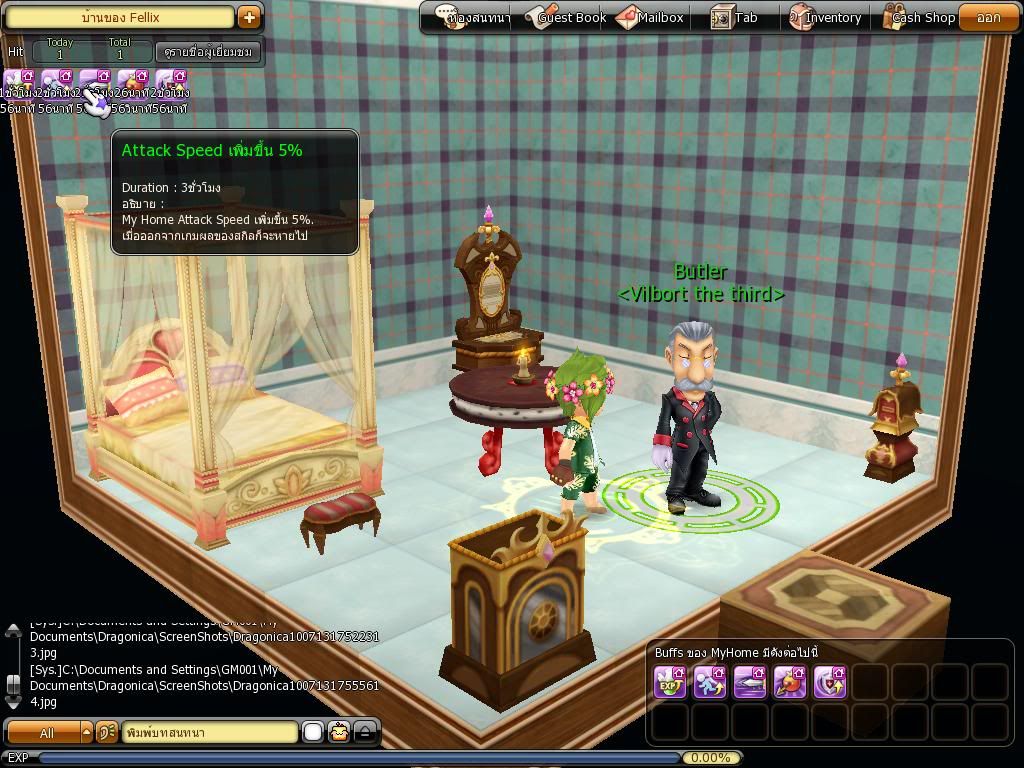Open the Inventory
Image resolution: width=1024 pixels, height=768 pixels.
[824, 17]
